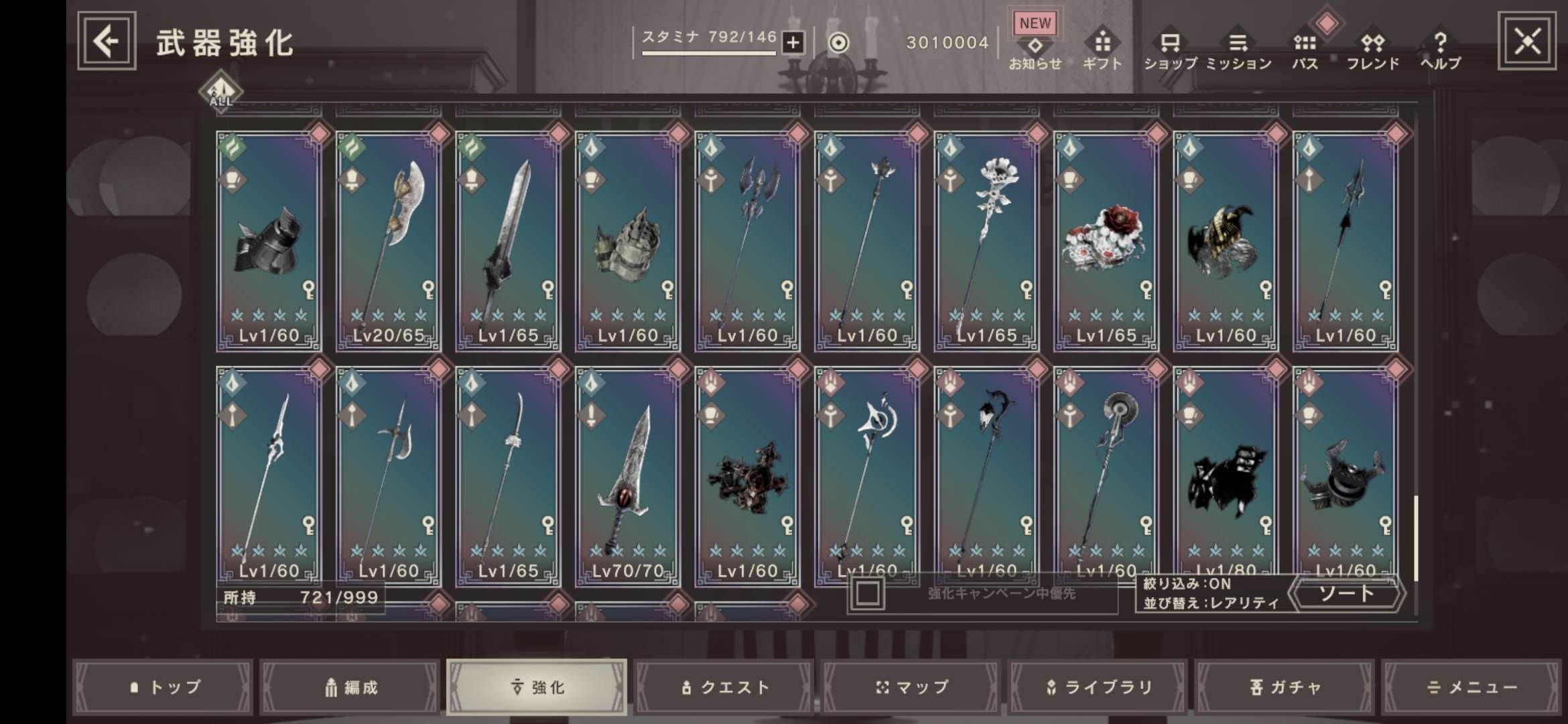The width and height of the screenshot is (1568, 724).
Task: Open the ガチャ gacha tab
Action: click(x=1285, y=687)
